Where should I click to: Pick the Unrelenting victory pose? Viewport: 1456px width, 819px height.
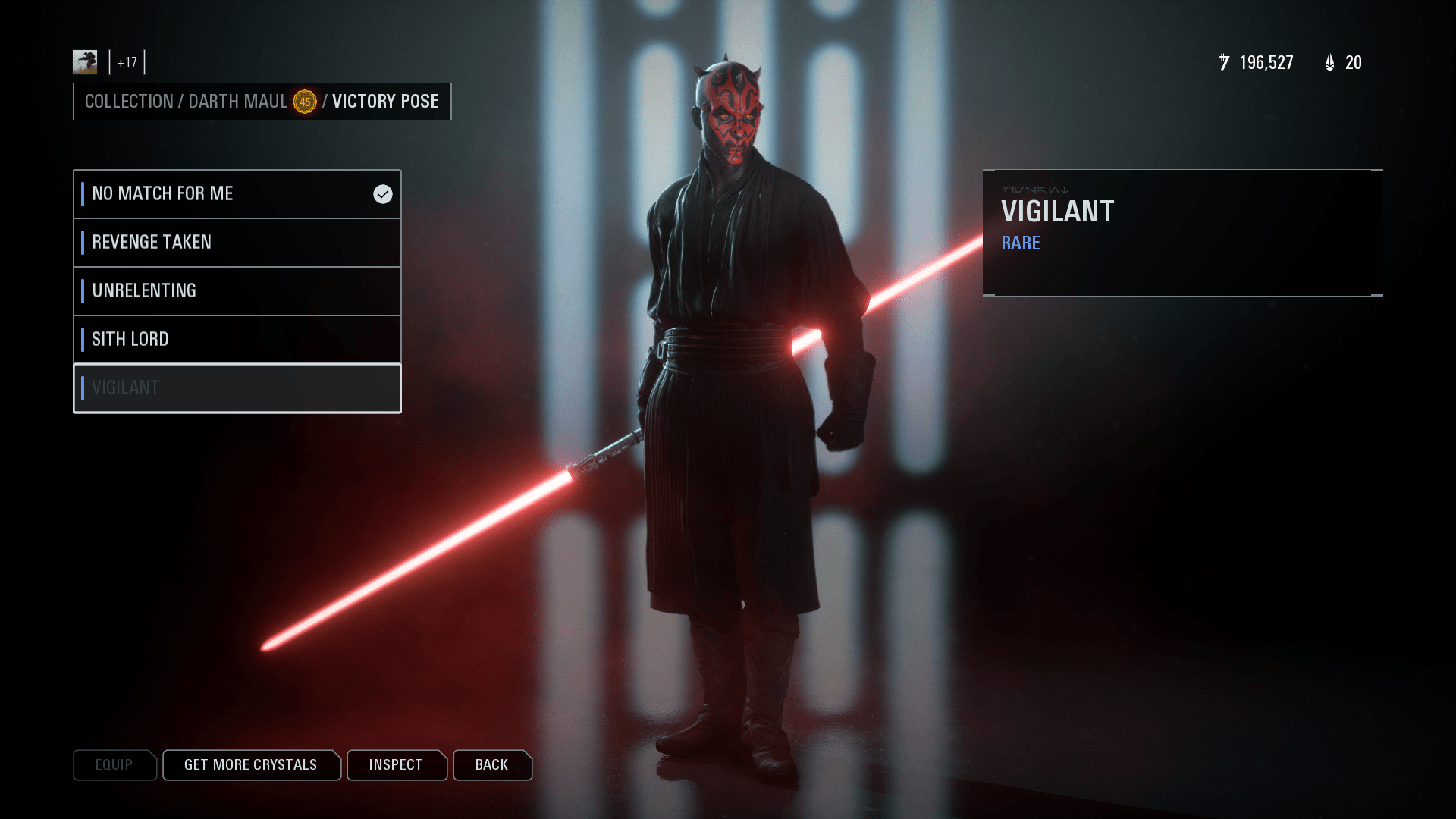pyautogui.click(x=237, y=291)
